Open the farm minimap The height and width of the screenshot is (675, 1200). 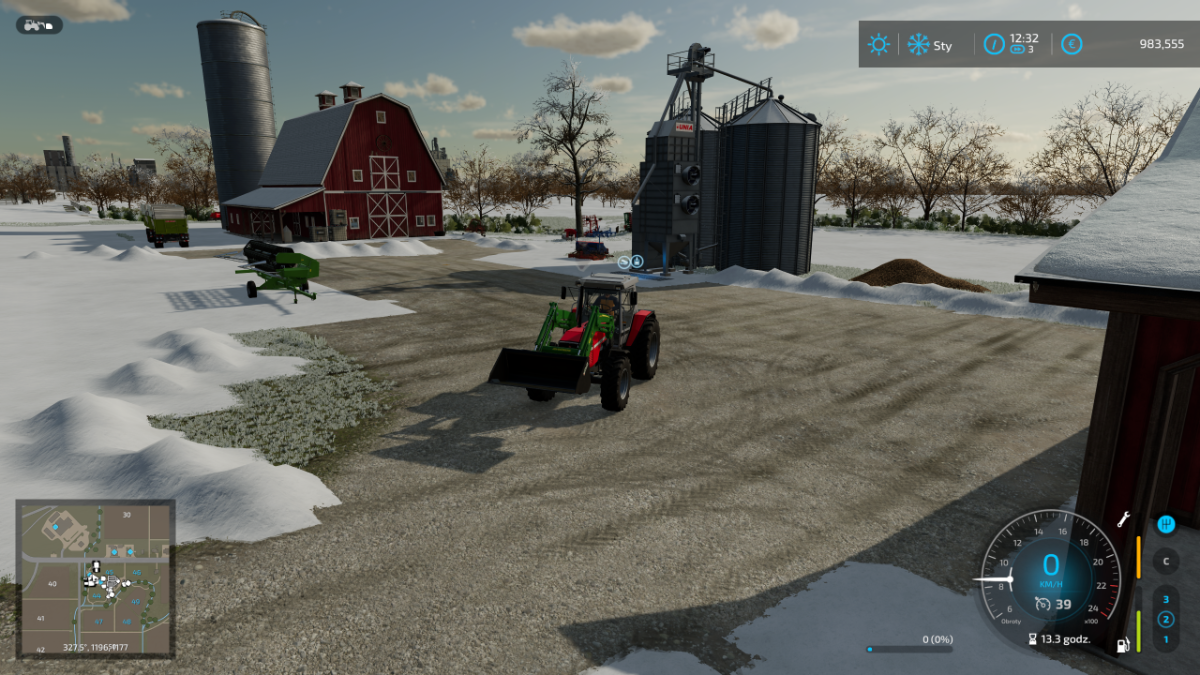(x=96, y=578)
